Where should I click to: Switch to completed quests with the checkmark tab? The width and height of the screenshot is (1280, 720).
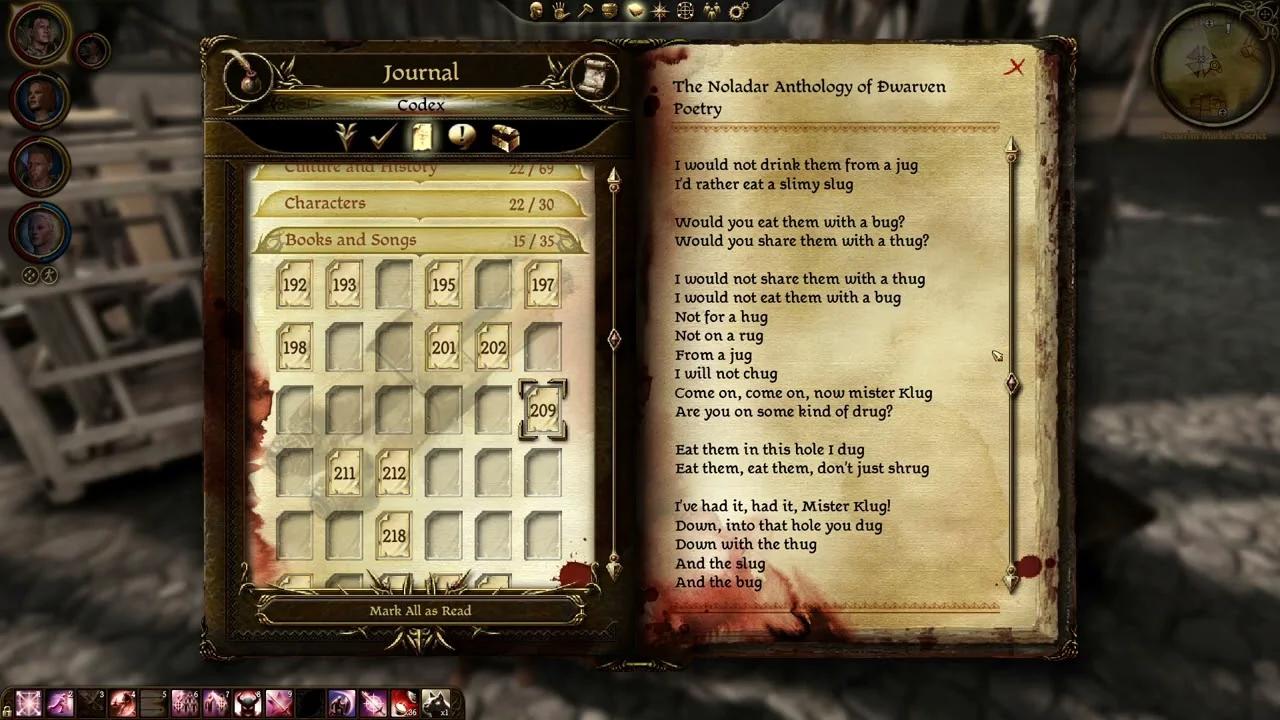(x=381, y=138)
